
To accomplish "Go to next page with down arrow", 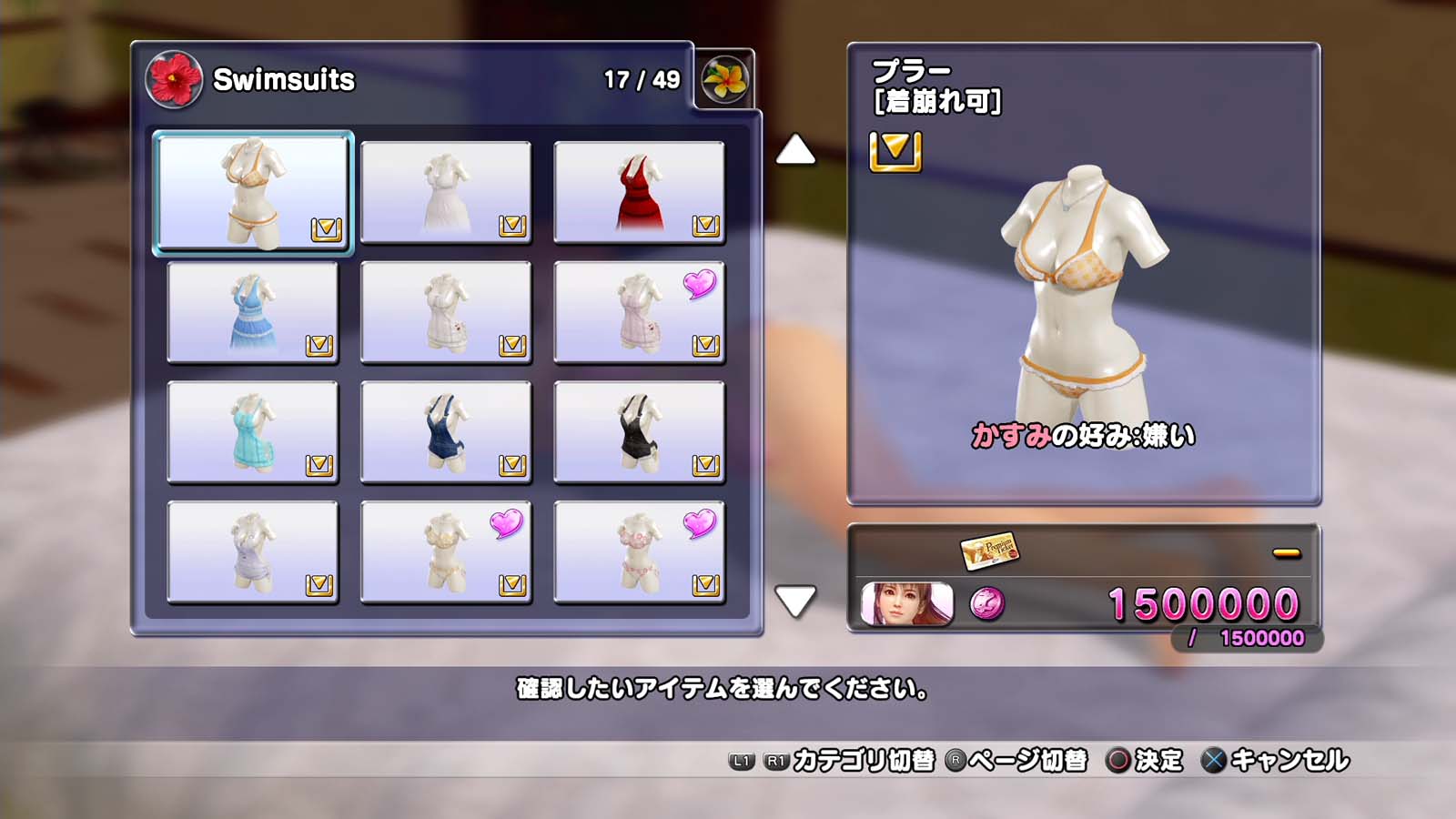I will tap(795, 601).
